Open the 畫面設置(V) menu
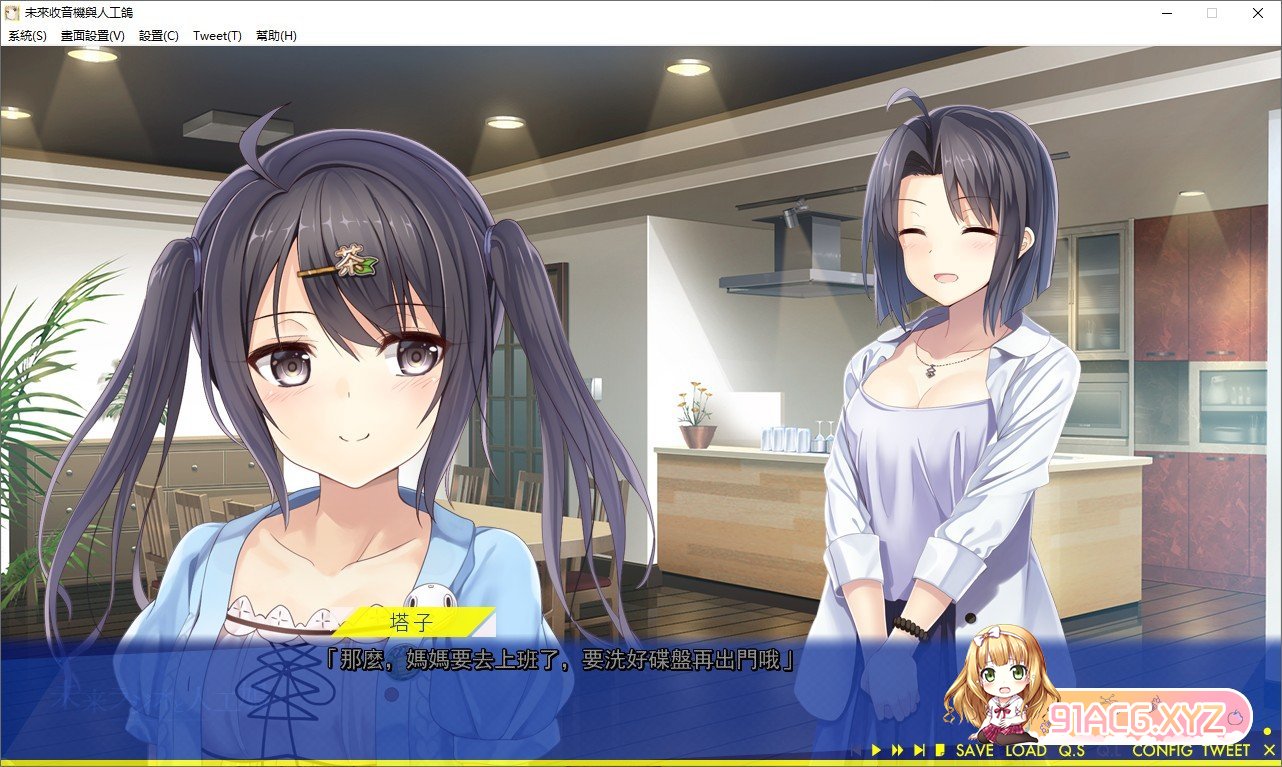The image size is (1282, 767). (93, 36)
